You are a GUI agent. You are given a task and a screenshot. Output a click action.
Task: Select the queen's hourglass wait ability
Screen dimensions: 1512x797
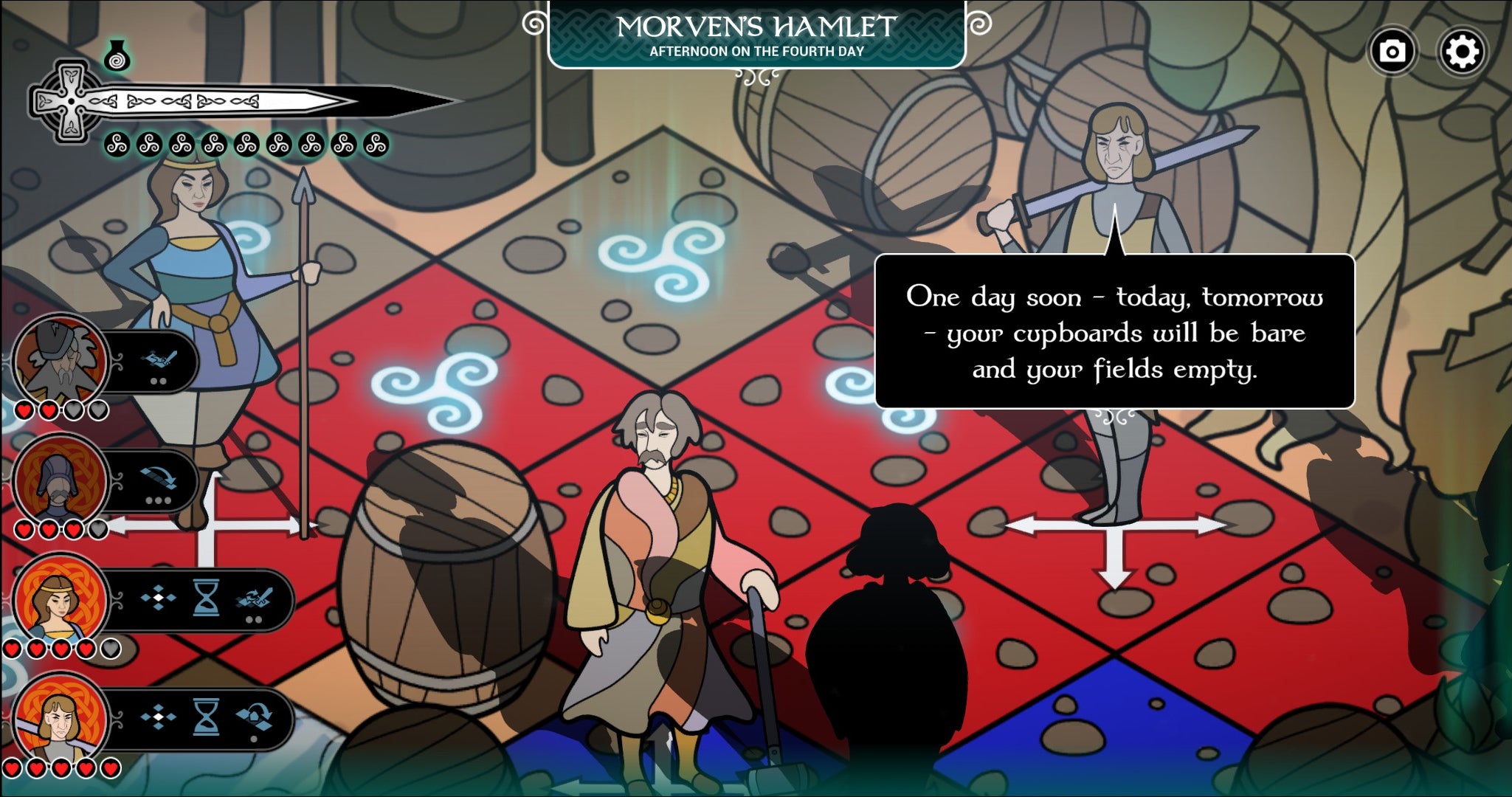pos(205,599)
